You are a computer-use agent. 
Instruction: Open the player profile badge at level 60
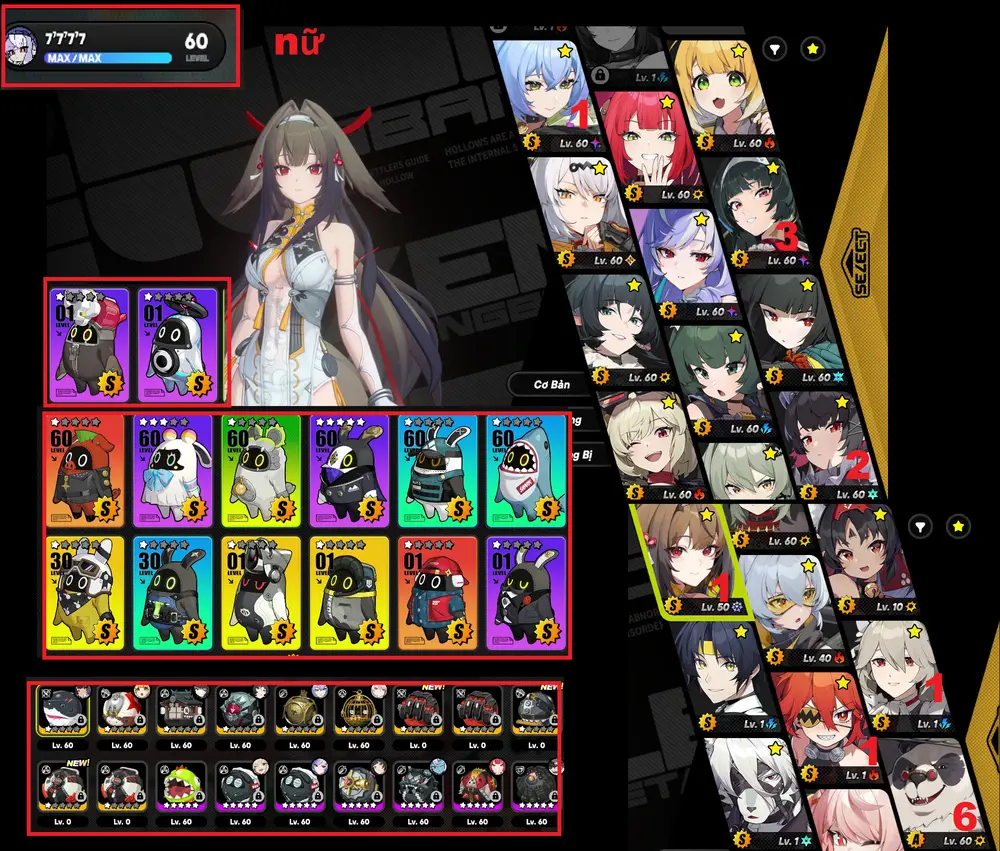click(122, 45)
